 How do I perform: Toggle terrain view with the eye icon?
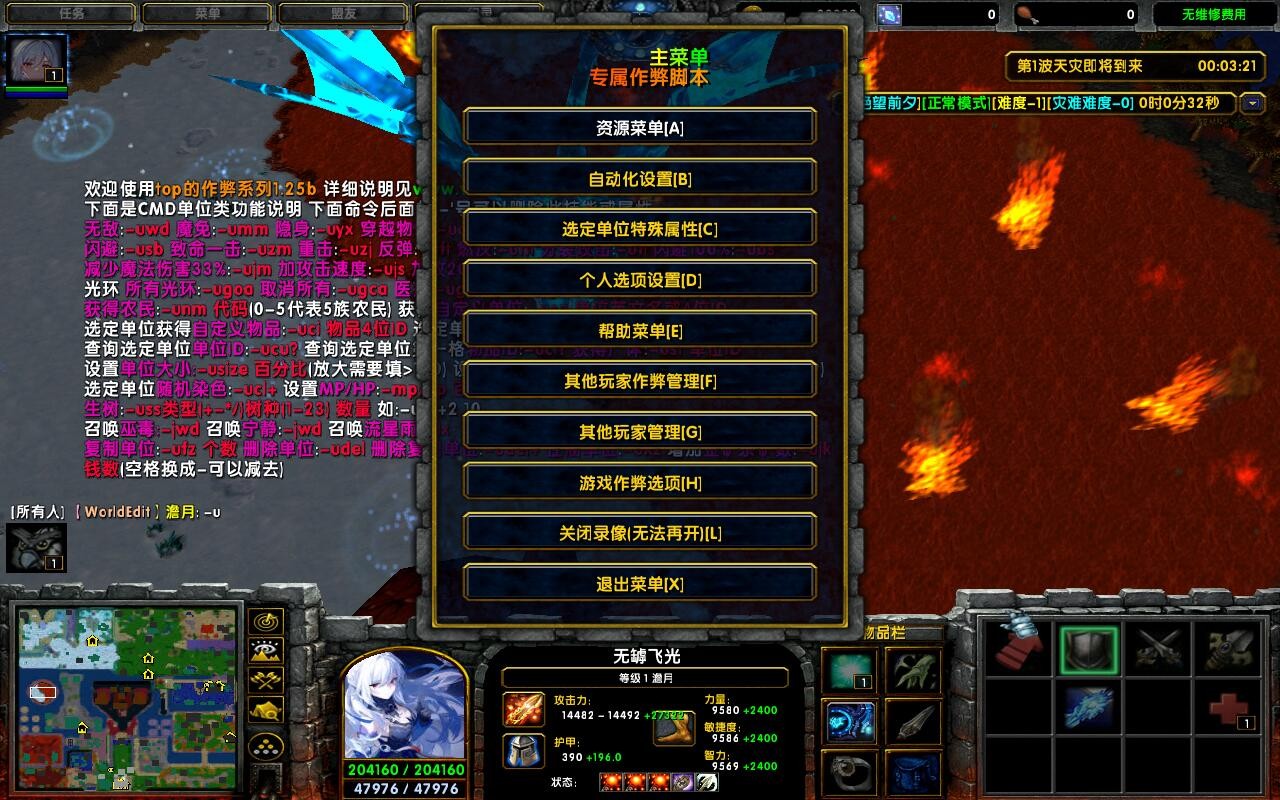point(266,650)
